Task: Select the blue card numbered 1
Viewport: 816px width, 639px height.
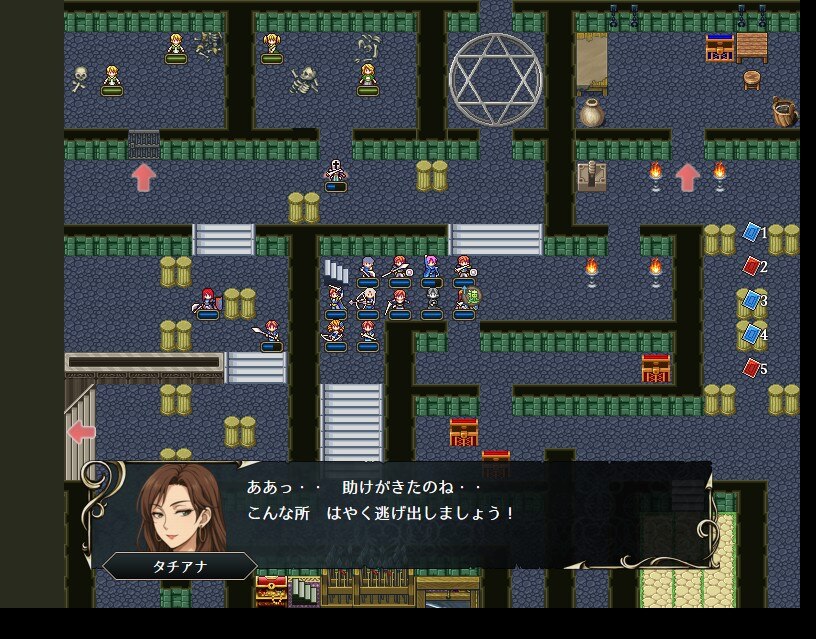Action: click(x=752, y=233)
